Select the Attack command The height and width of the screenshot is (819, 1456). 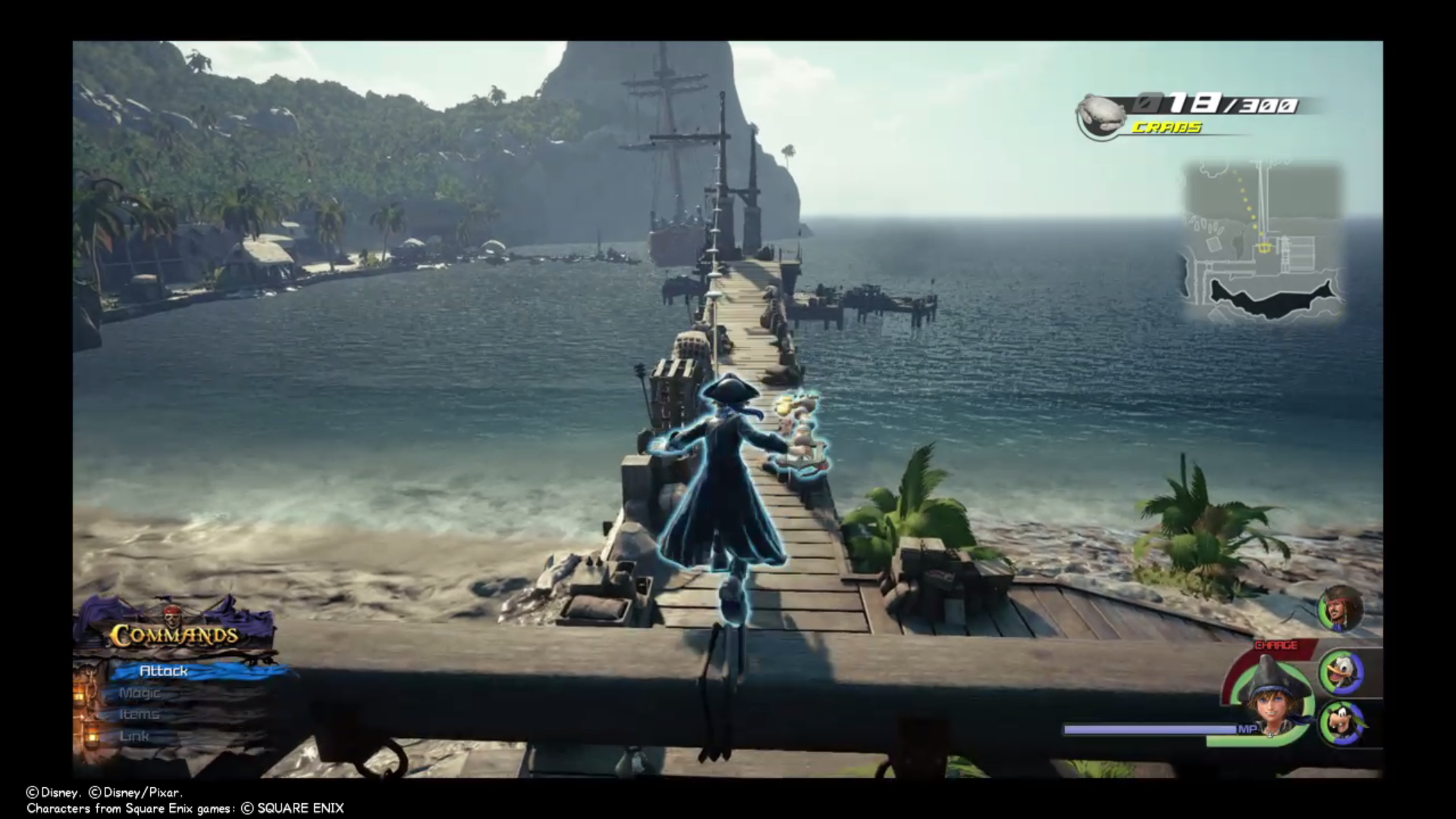click(165, 671)
